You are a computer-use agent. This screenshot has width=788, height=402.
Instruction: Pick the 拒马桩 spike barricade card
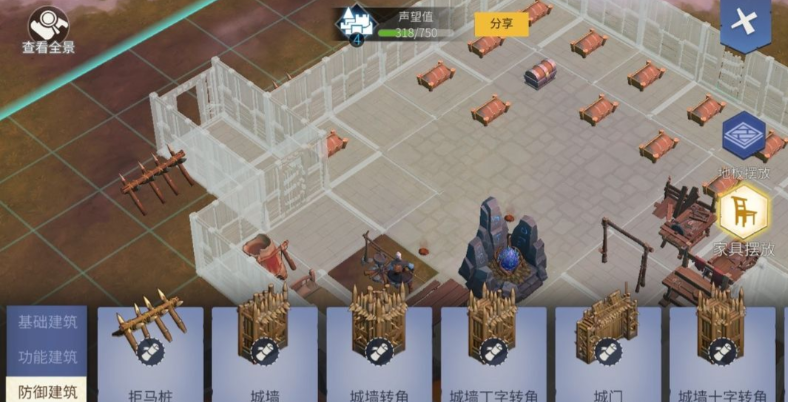coord(150,352)
